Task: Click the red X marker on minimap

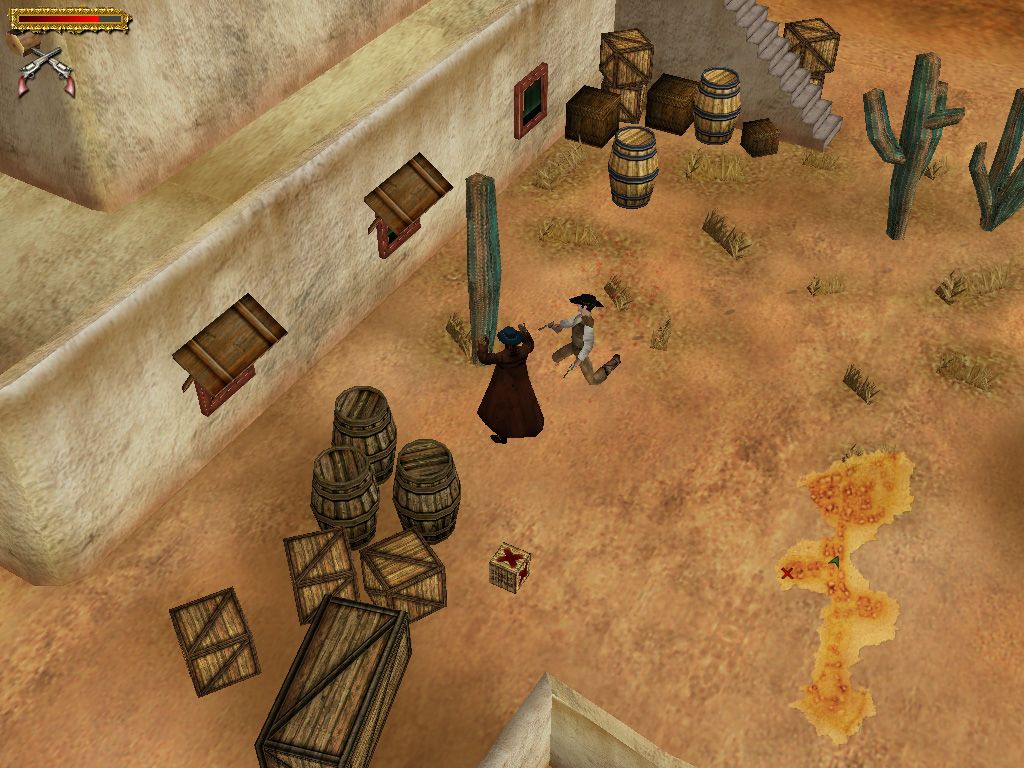Action: [787, 573]
